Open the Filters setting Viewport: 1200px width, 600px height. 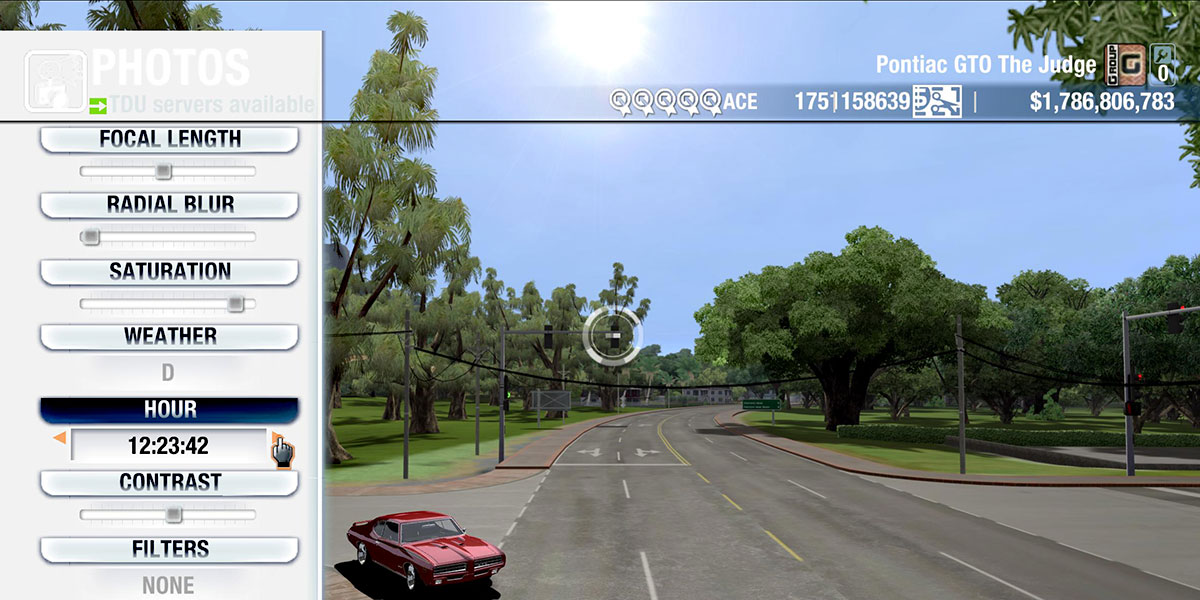(169, 550)
